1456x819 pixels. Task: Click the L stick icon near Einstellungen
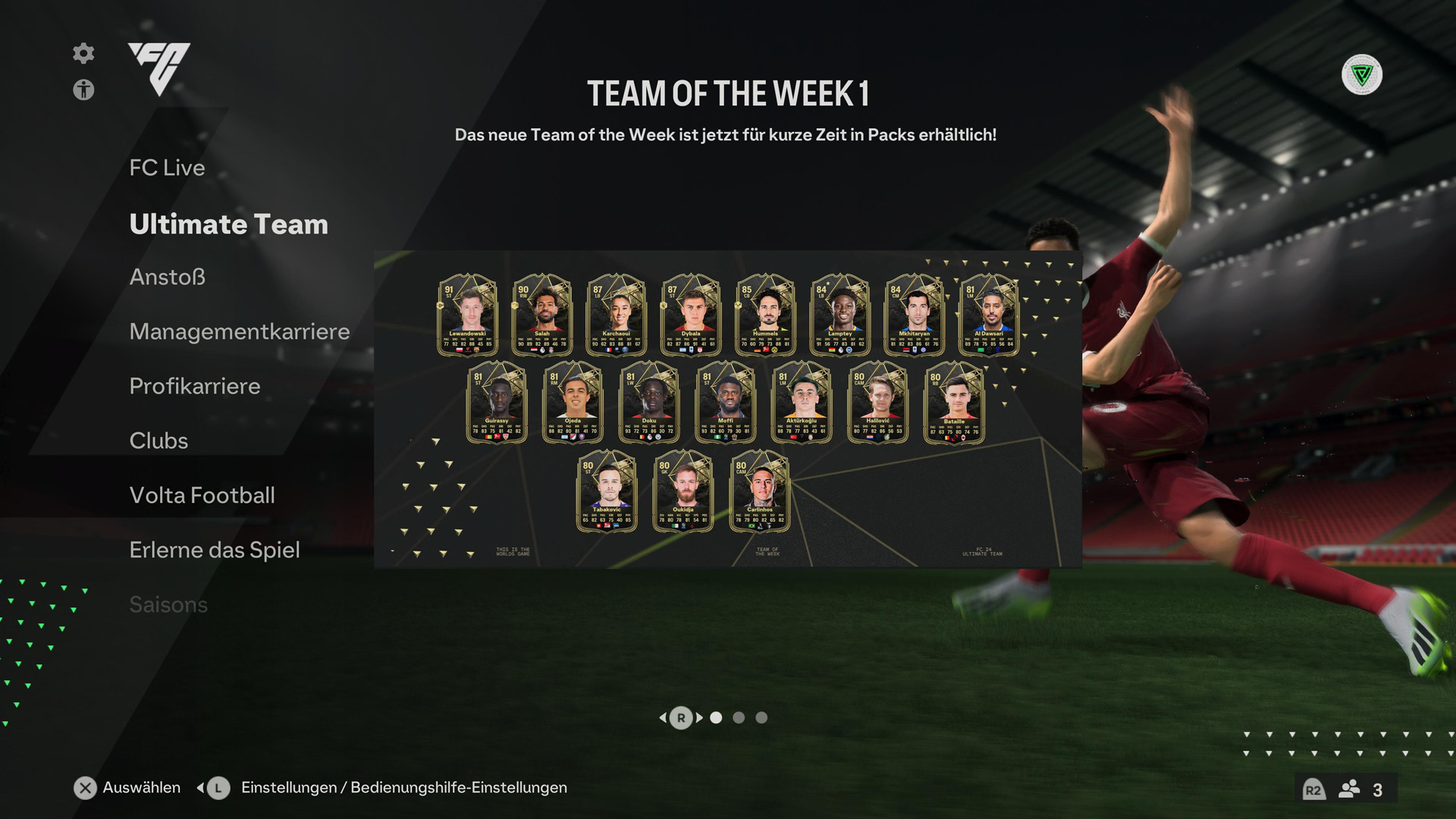[217, 788]
